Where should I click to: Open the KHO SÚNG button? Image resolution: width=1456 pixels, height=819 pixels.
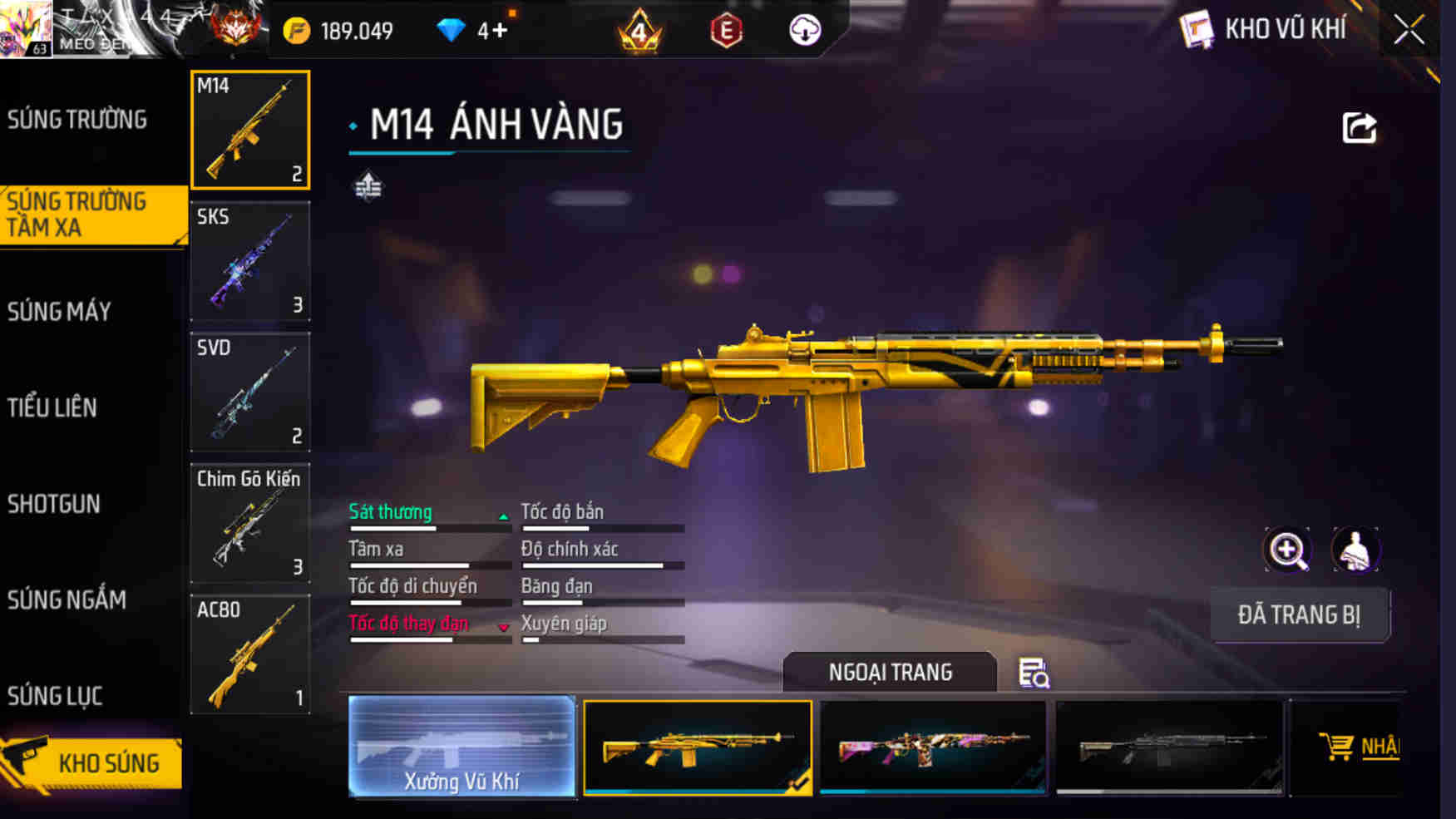[110, 762]
